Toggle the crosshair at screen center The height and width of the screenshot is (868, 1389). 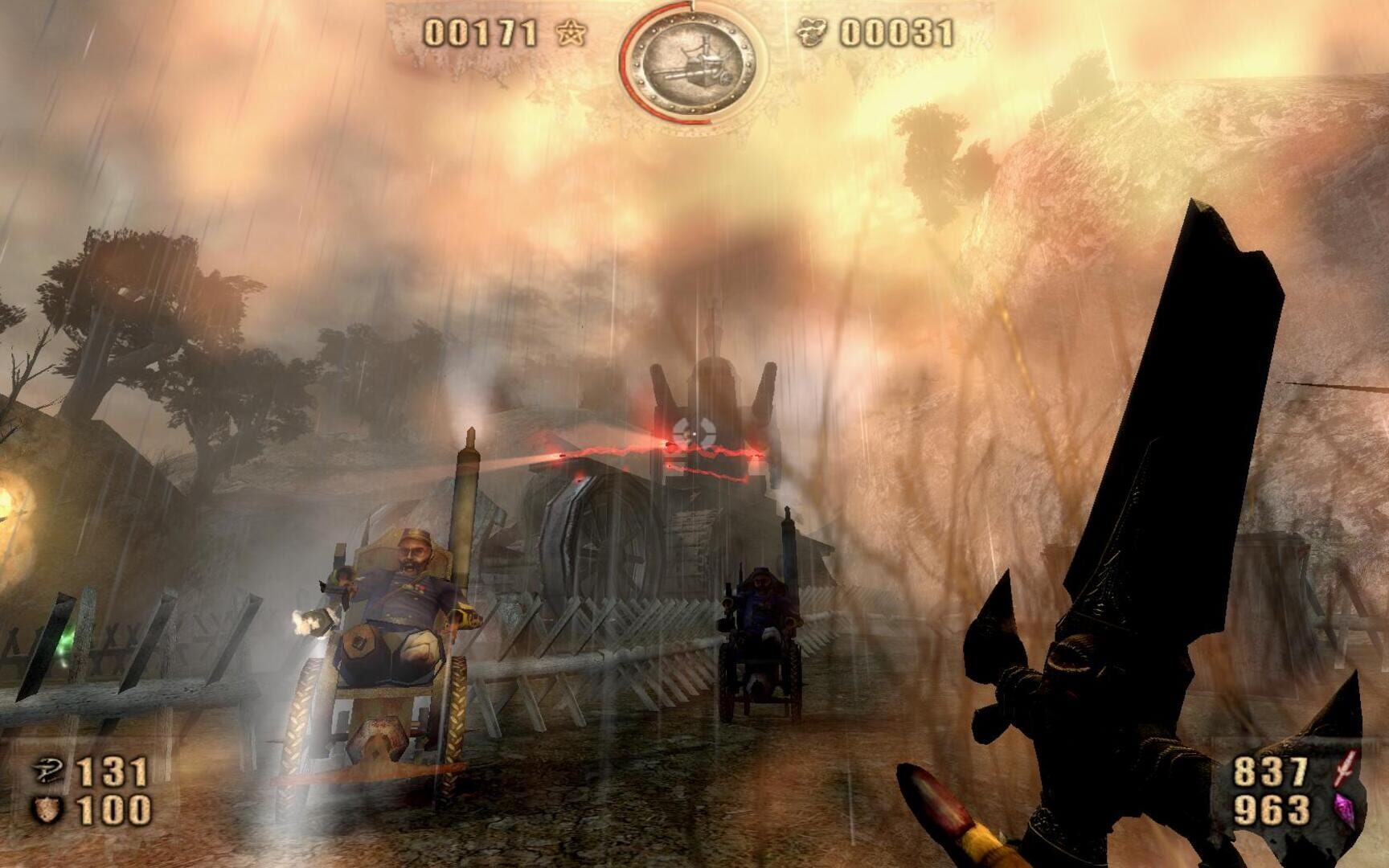(694, 434)
